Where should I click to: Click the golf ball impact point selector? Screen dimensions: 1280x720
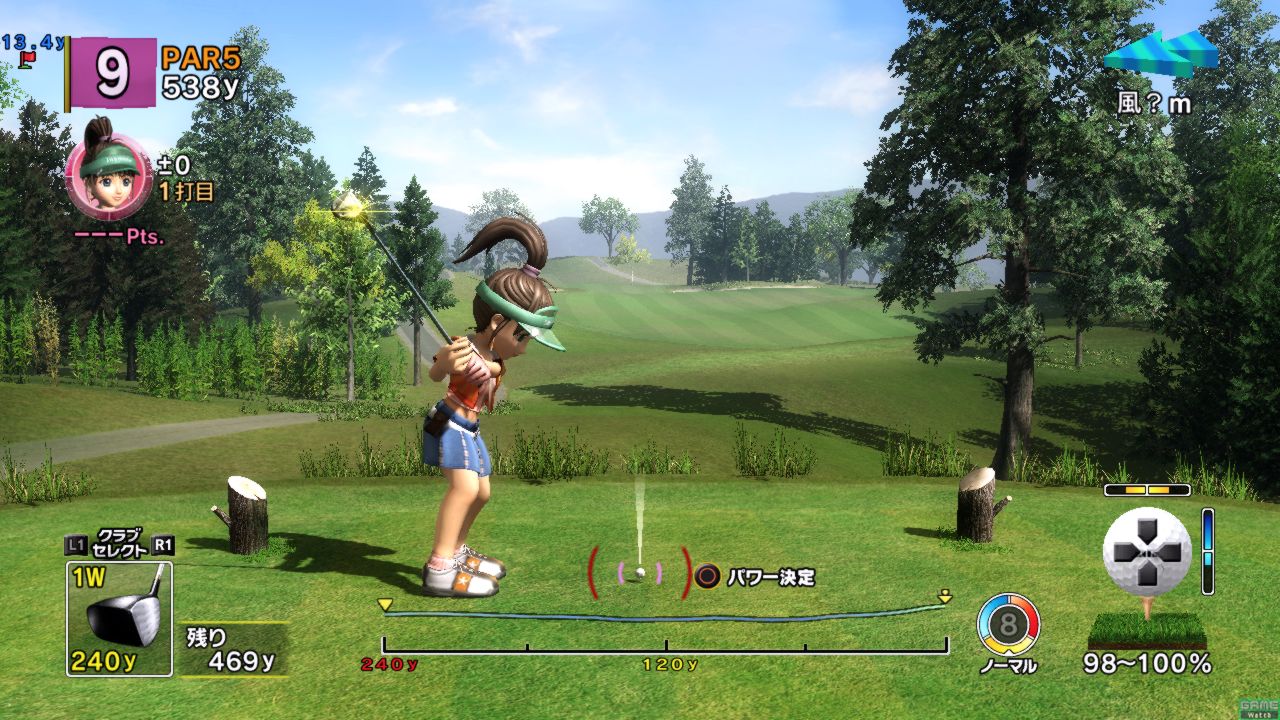point(1146,551)
